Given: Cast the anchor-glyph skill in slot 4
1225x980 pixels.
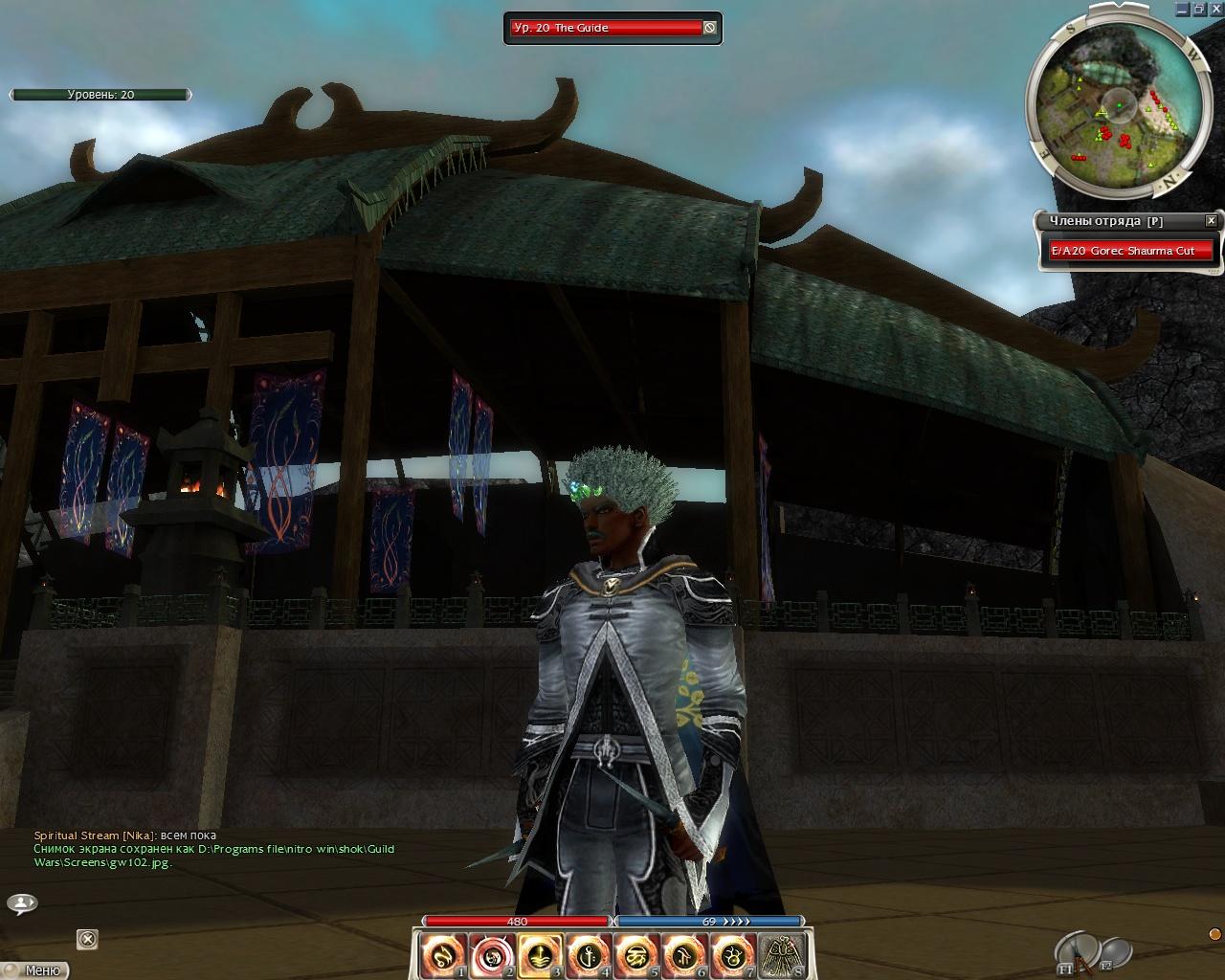Looking at the screenshot, I should [x=589, y=955].
